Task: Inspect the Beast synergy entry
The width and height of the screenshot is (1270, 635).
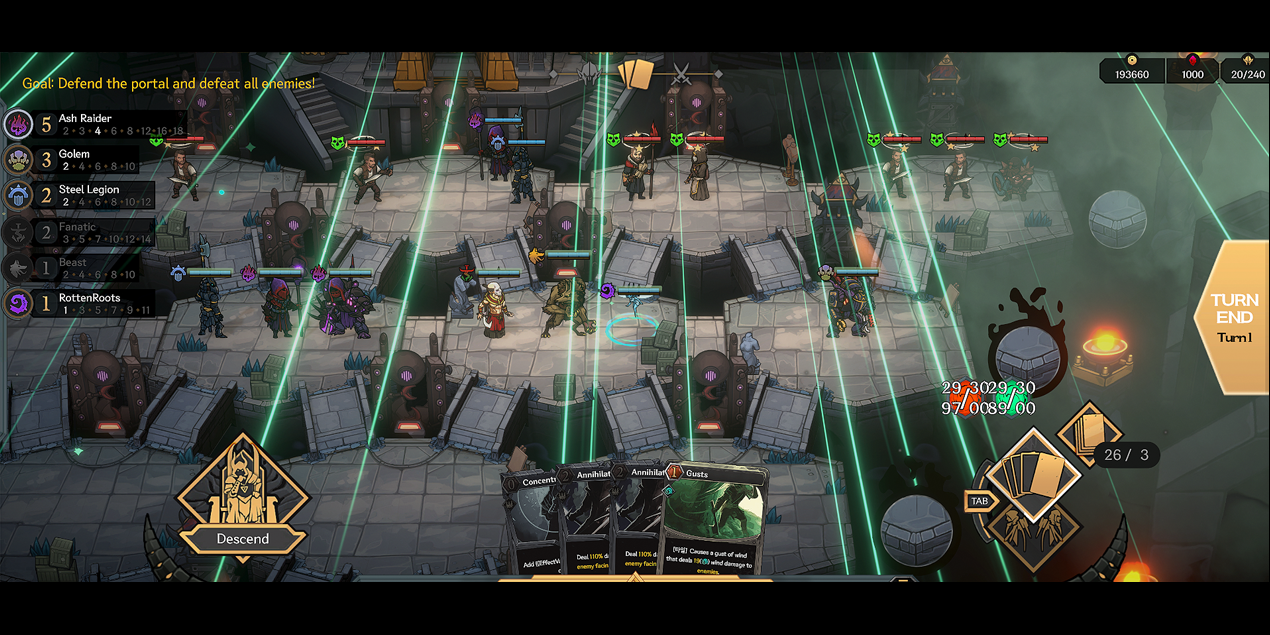Action: tap(80, 268)
